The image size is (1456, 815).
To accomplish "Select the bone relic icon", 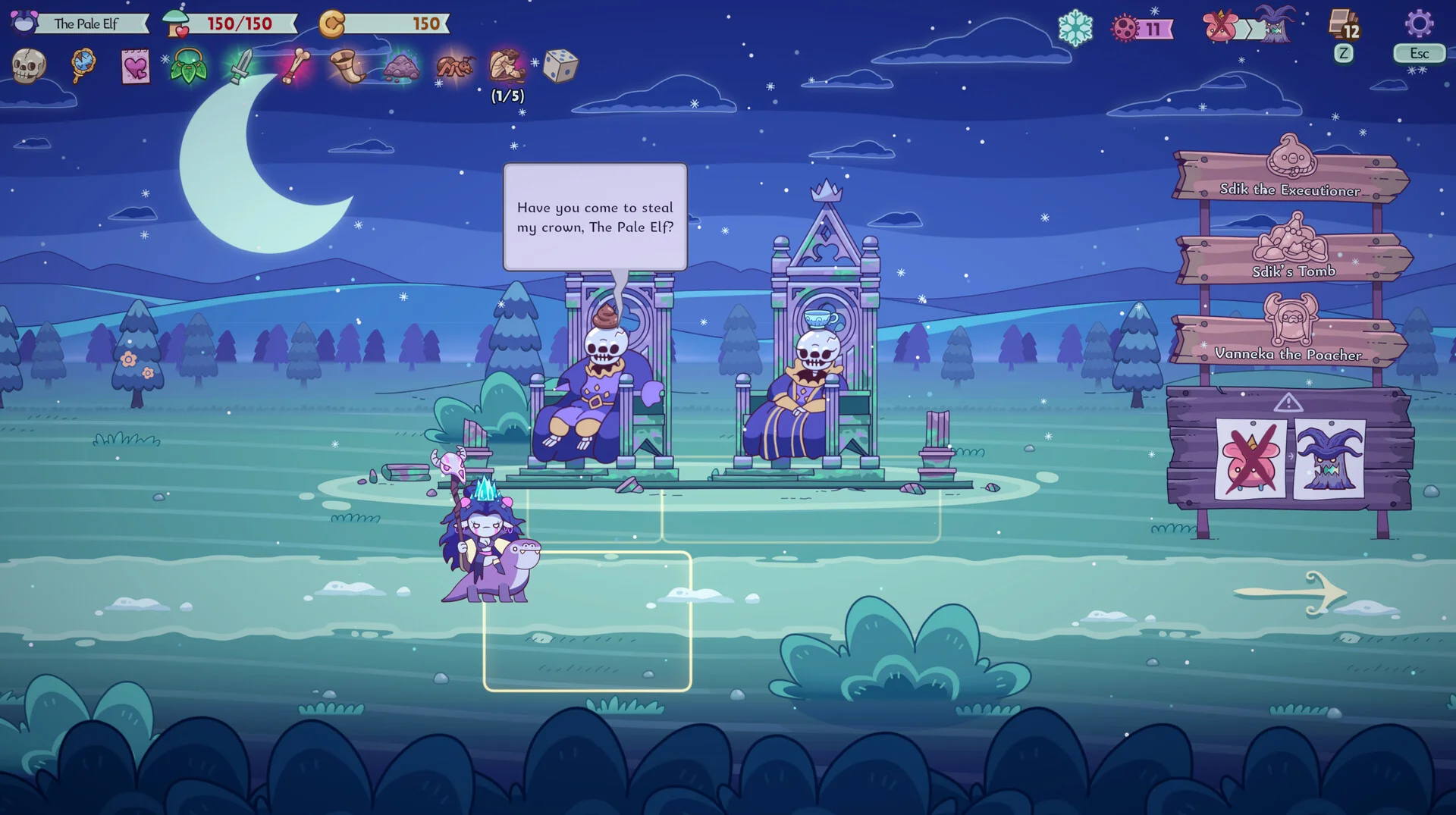I will pyautogui.click(x=295, y=66).
